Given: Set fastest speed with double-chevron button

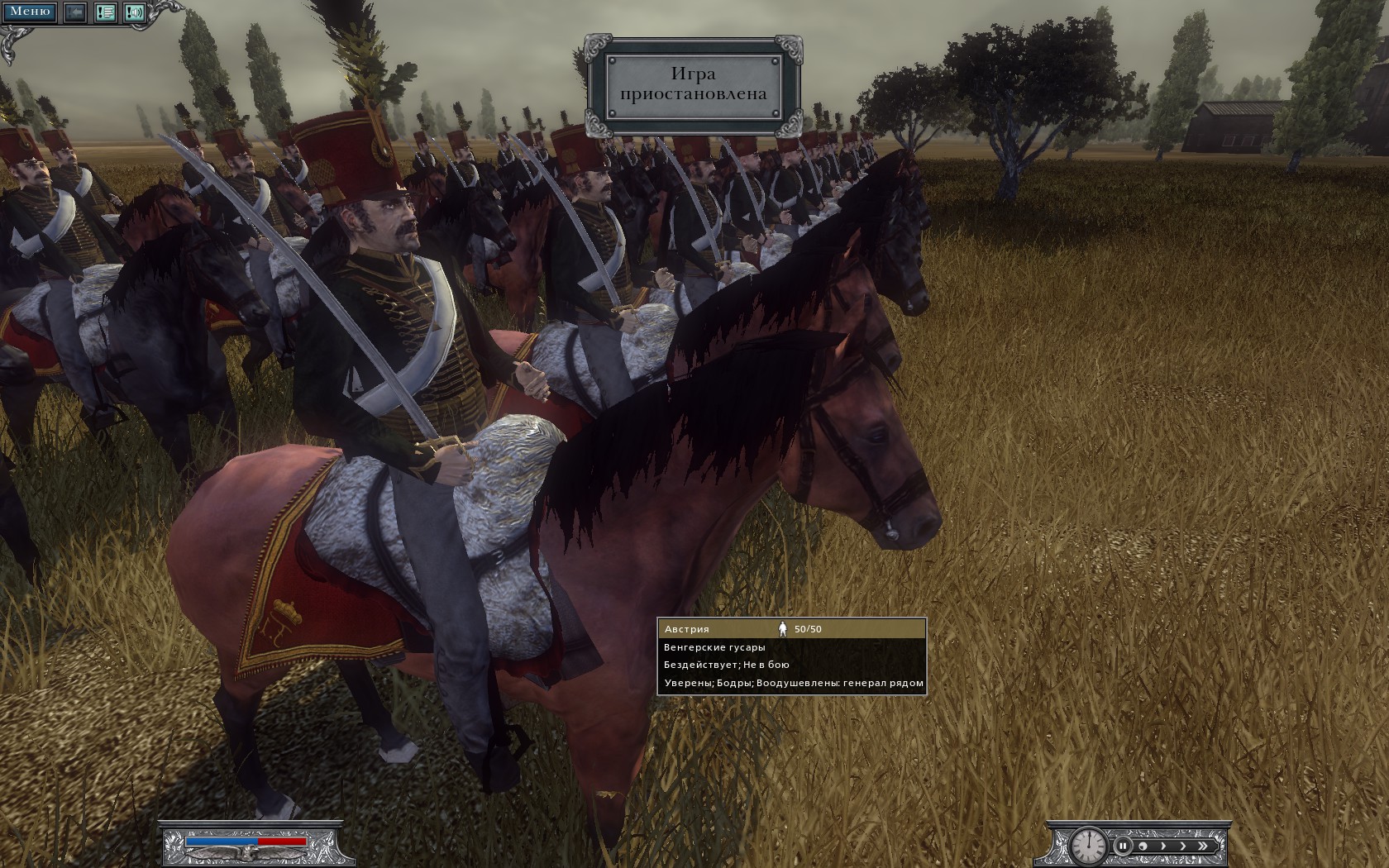Looking at the screenshot, I should coord(1205,846).
